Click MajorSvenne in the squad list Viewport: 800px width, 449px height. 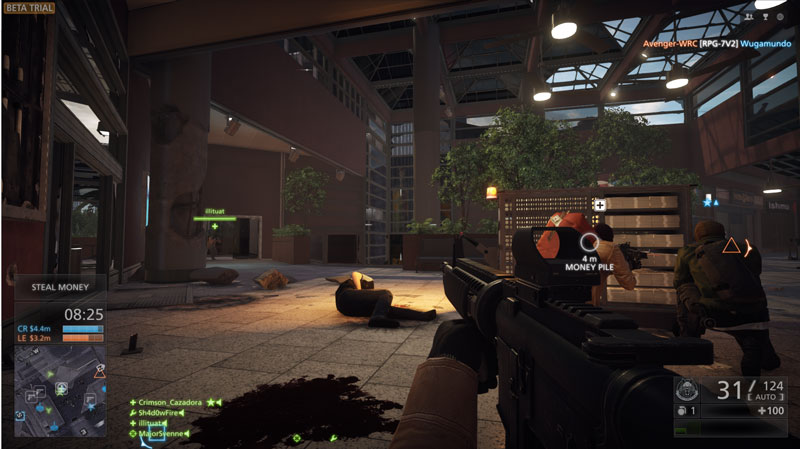click(x=166, y=433)
